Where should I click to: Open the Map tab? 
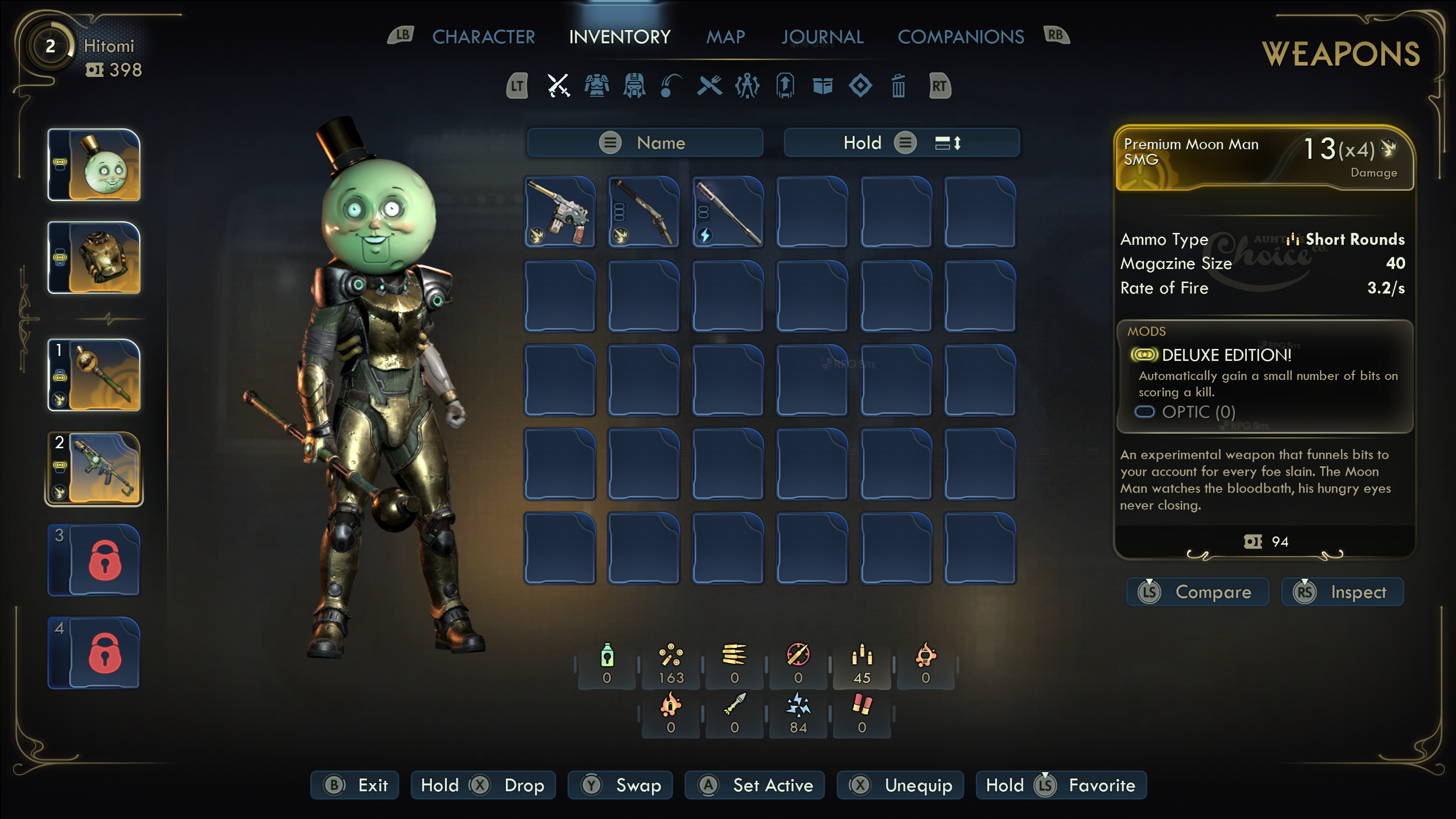(725, 37)
